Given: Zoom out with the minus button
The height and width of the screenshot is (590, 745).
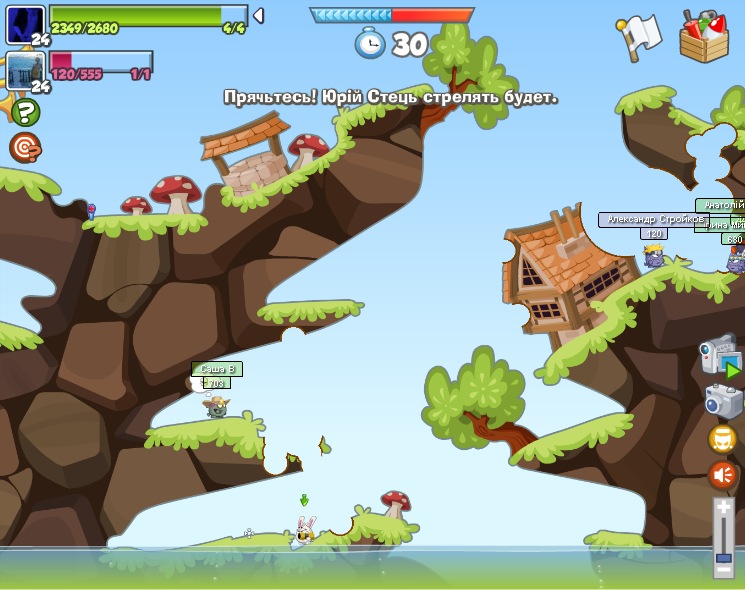Looking at the screenshot, I should [723, 569].
